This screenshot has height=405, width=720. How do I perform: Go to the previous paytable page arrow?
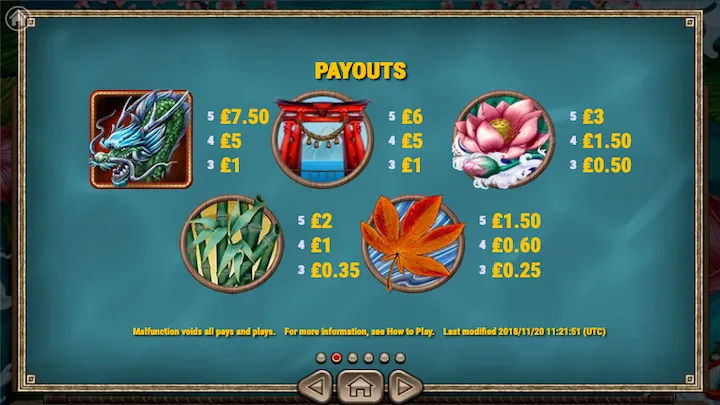point(316,385)
